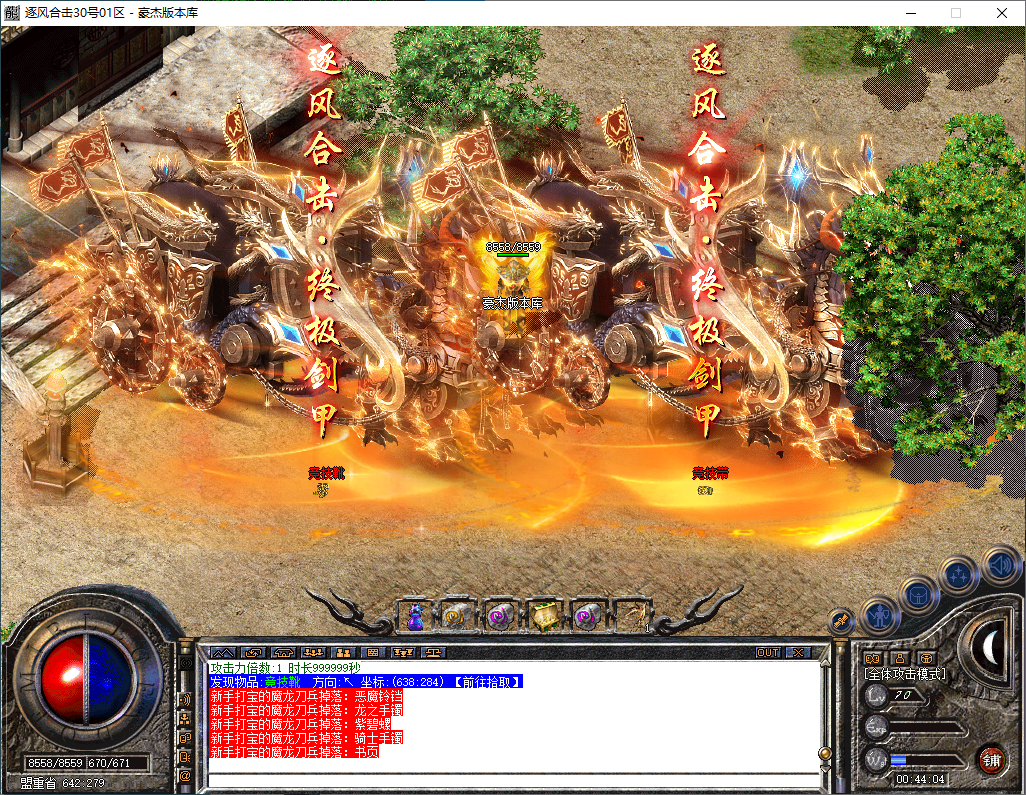
Task: Close the window from the title bar
Action: [1002, 13]
